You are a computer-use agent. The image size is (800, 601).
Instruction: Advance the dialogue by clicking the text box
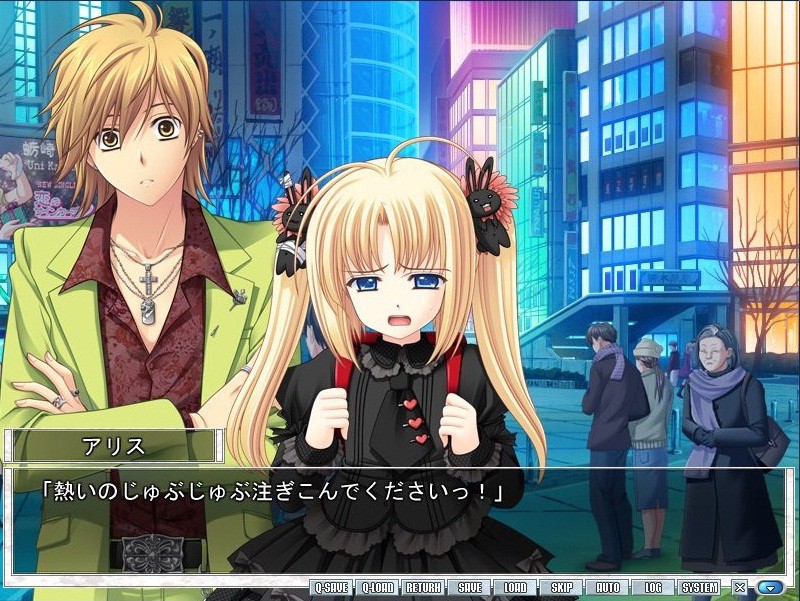pos(400,520)
